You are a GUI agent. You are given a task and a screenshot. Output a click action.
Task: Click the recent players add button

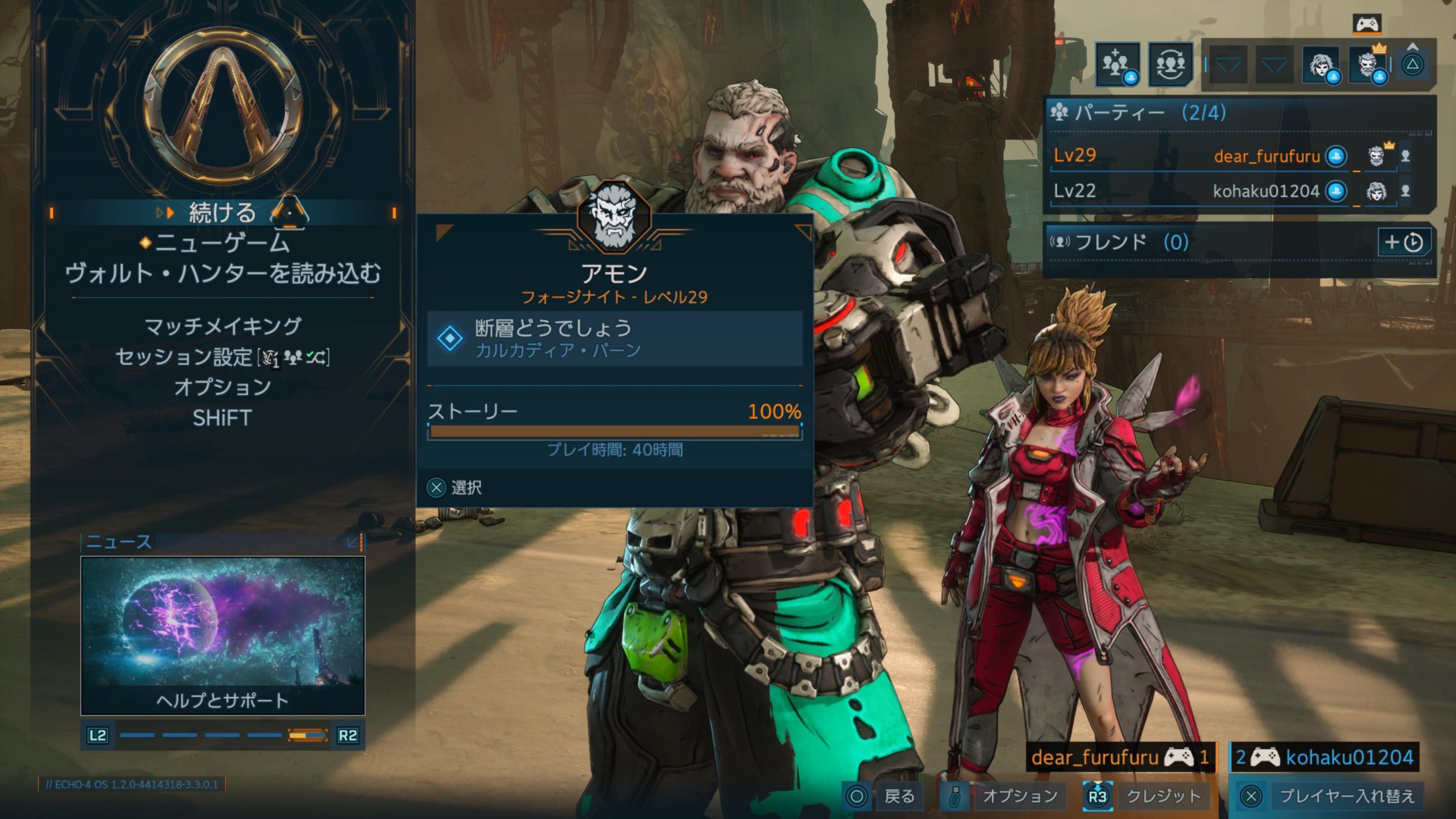1404,242
